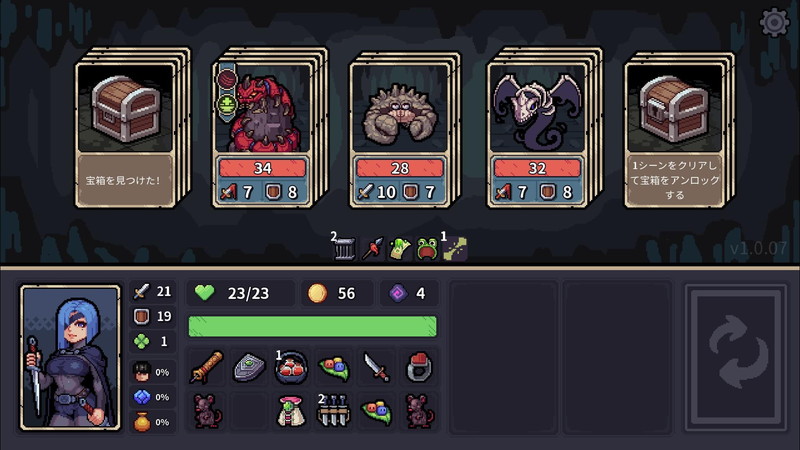Pick the ruby ring item
The width and height of the screenshot is (800, 450).
tap(419, 367)
